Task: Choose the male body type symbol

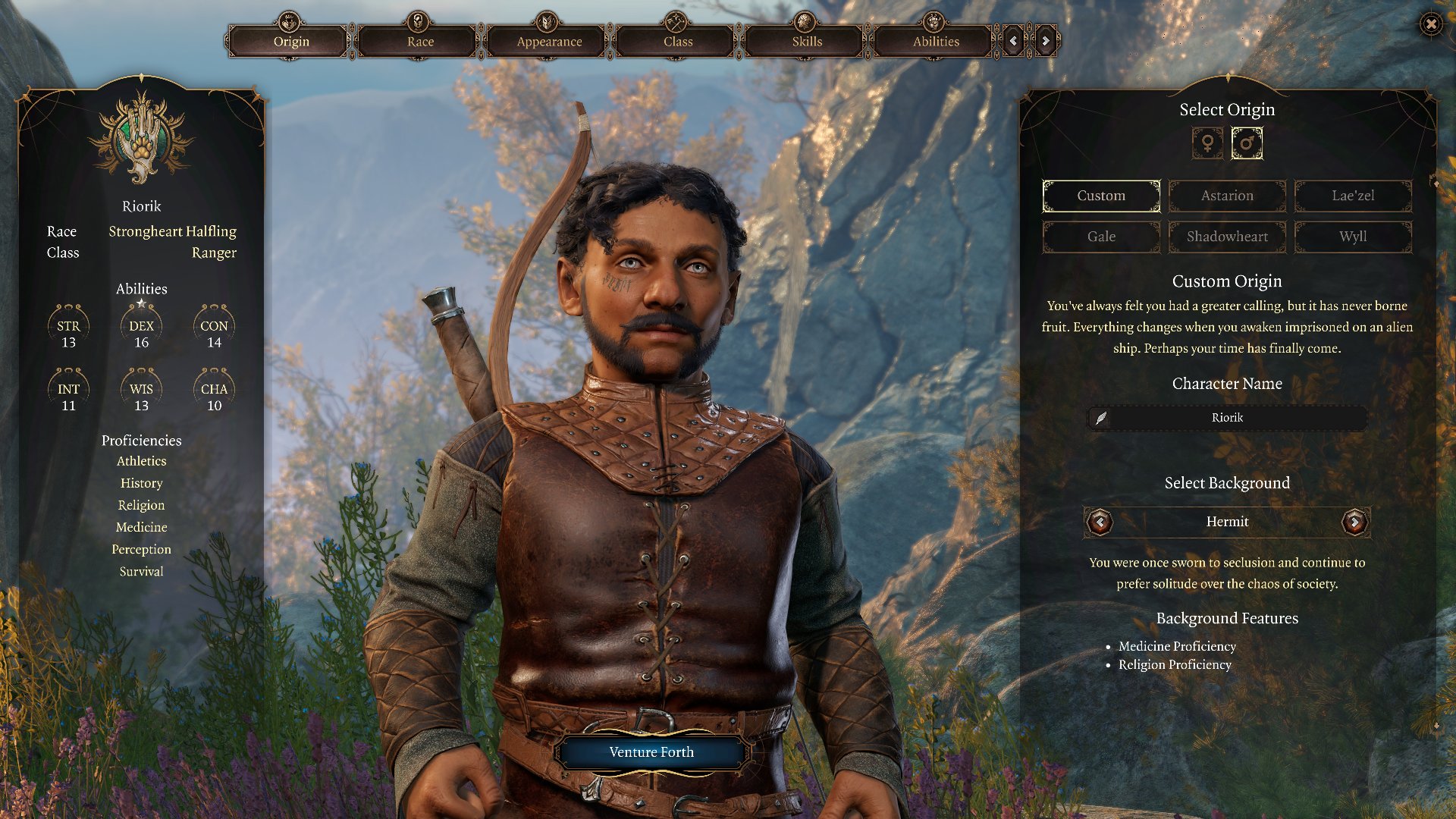Action: [x=1247, y=143]
